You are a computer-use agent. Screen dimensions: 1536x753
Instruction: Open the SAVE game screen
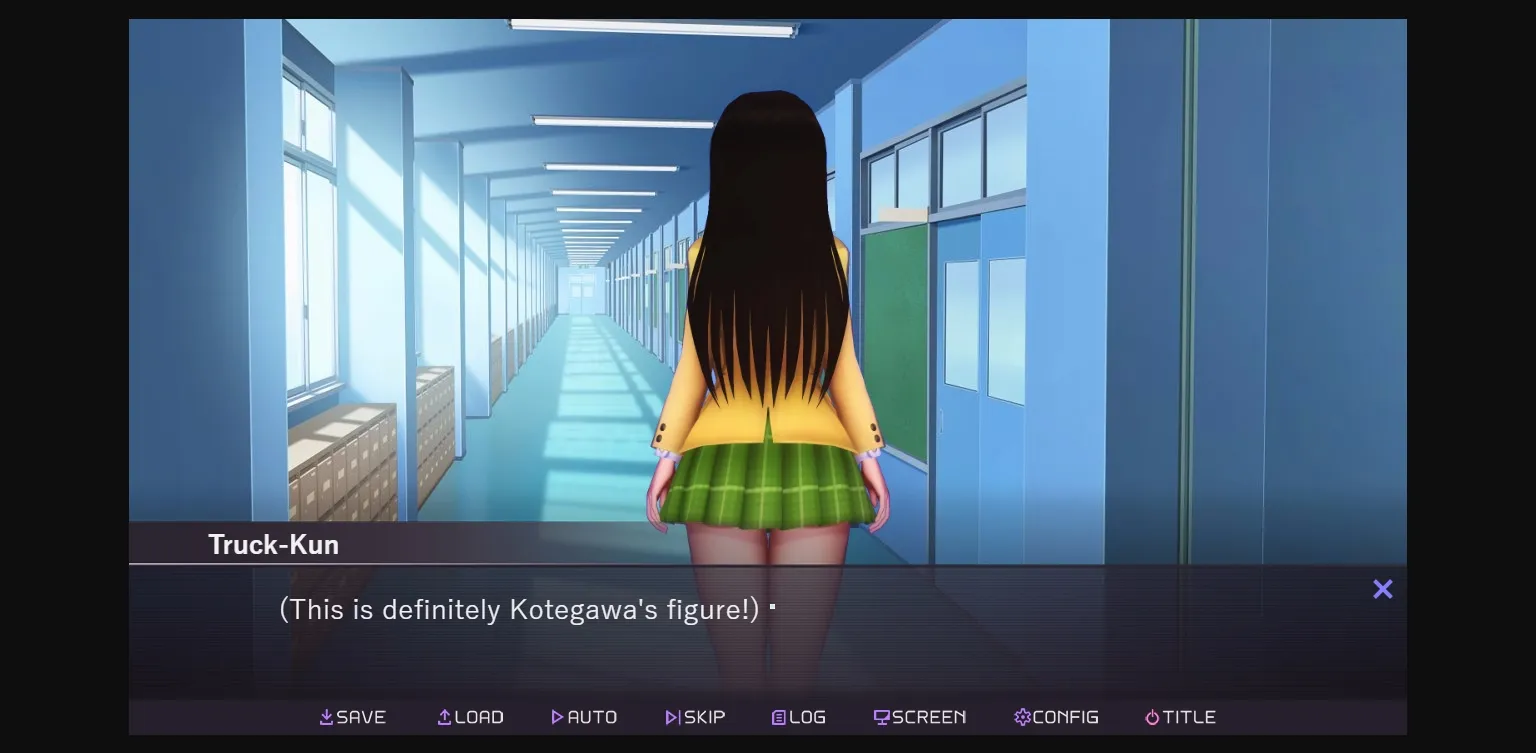[353, 716]
